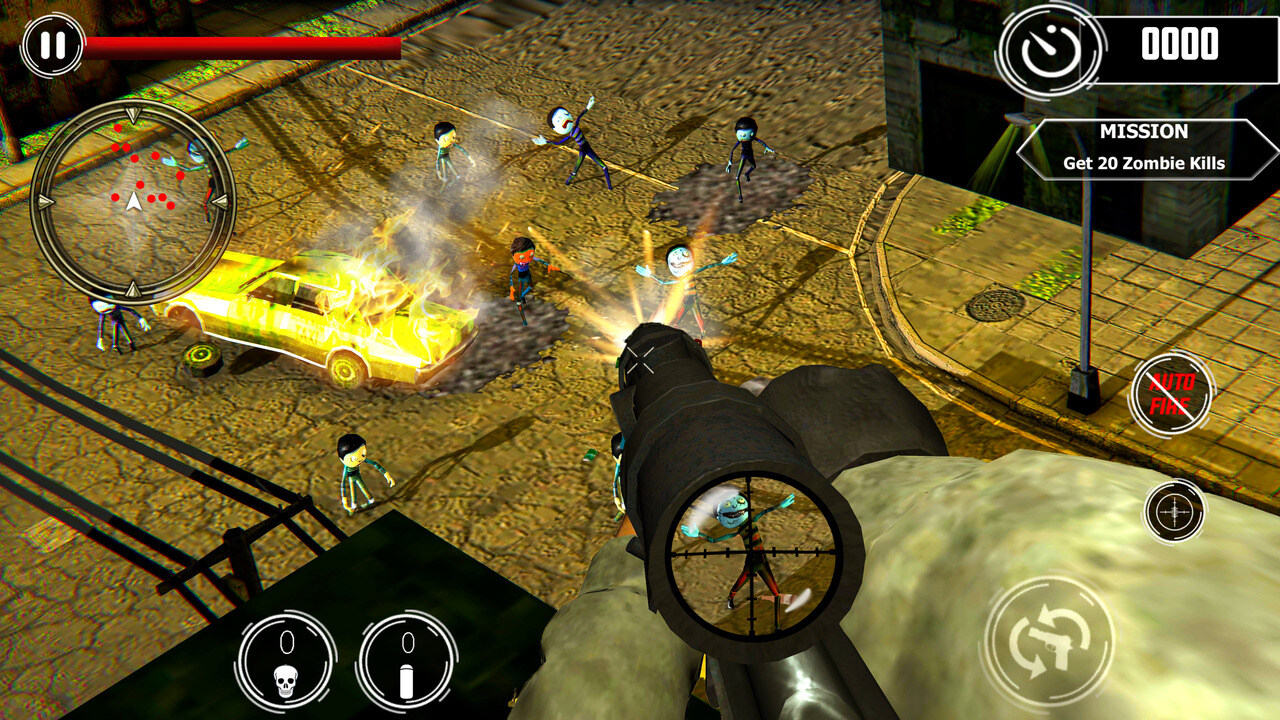This screenshot has width=1280, height=720.
Task: Select the Get 20 Zombie Kills objective
Action: (1143, 163)
